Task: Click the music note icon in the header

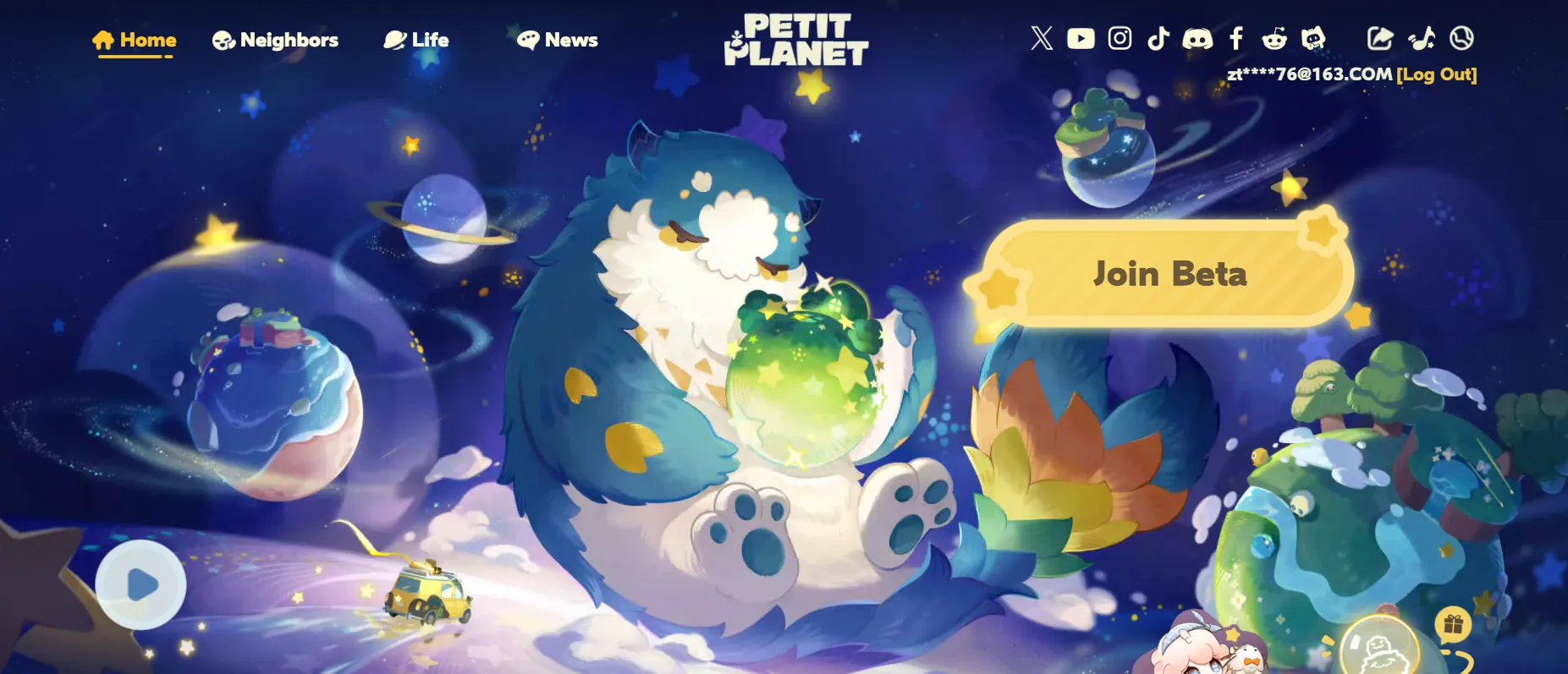Action: coord(1422,37)
